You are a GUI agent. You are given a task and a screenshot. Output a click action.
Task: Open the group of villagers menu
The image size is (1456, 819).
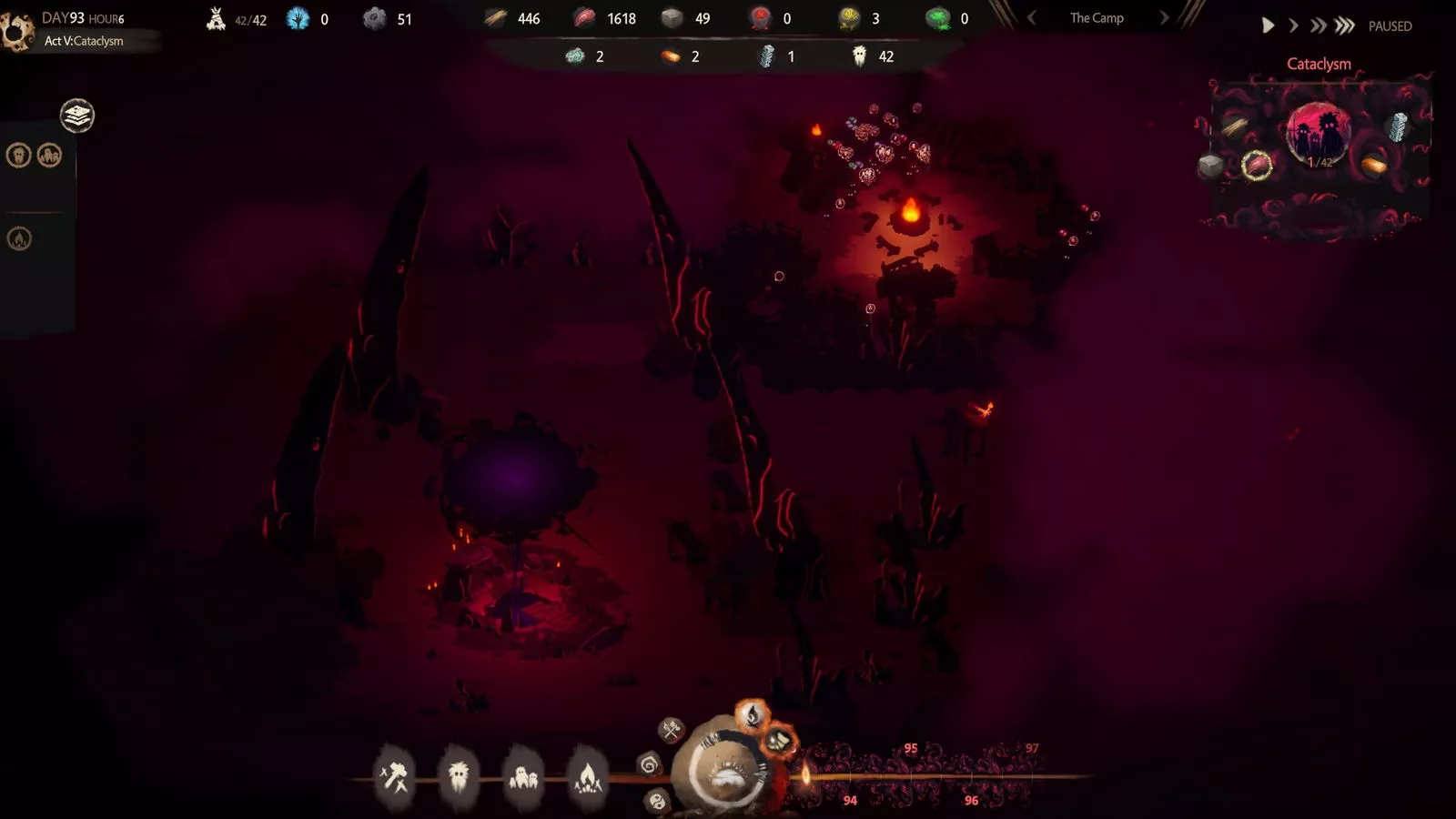[523, 777]
